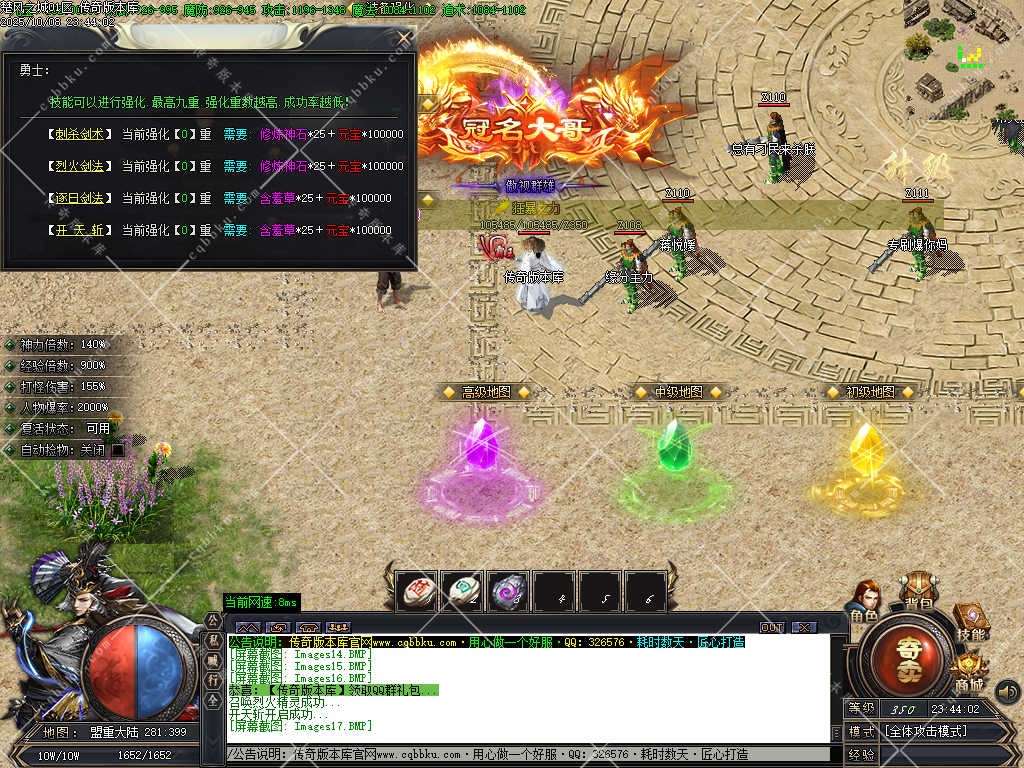Click the OUT button above chat
1024x768 pixels.
point(772,627)
